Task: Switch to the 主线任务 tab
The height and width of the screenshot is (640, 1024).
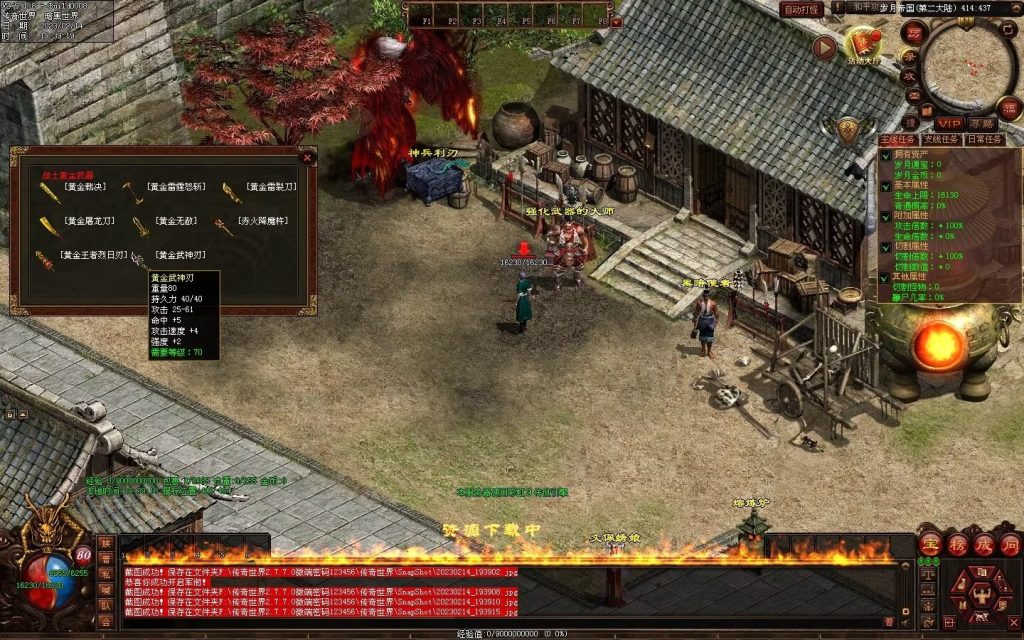Action: coord(899,140)
